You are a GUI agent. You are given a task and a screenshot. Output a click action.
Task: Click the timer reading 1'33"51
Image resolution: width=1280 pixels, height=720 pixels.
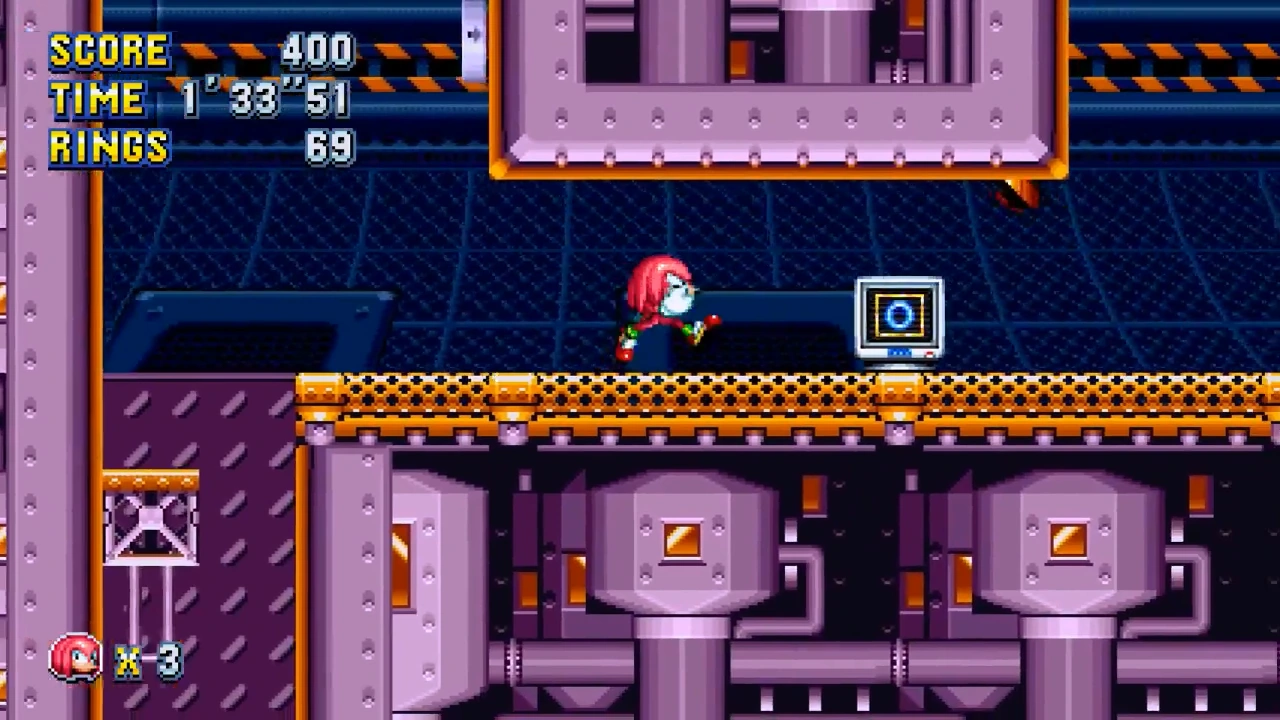[265, 99]
